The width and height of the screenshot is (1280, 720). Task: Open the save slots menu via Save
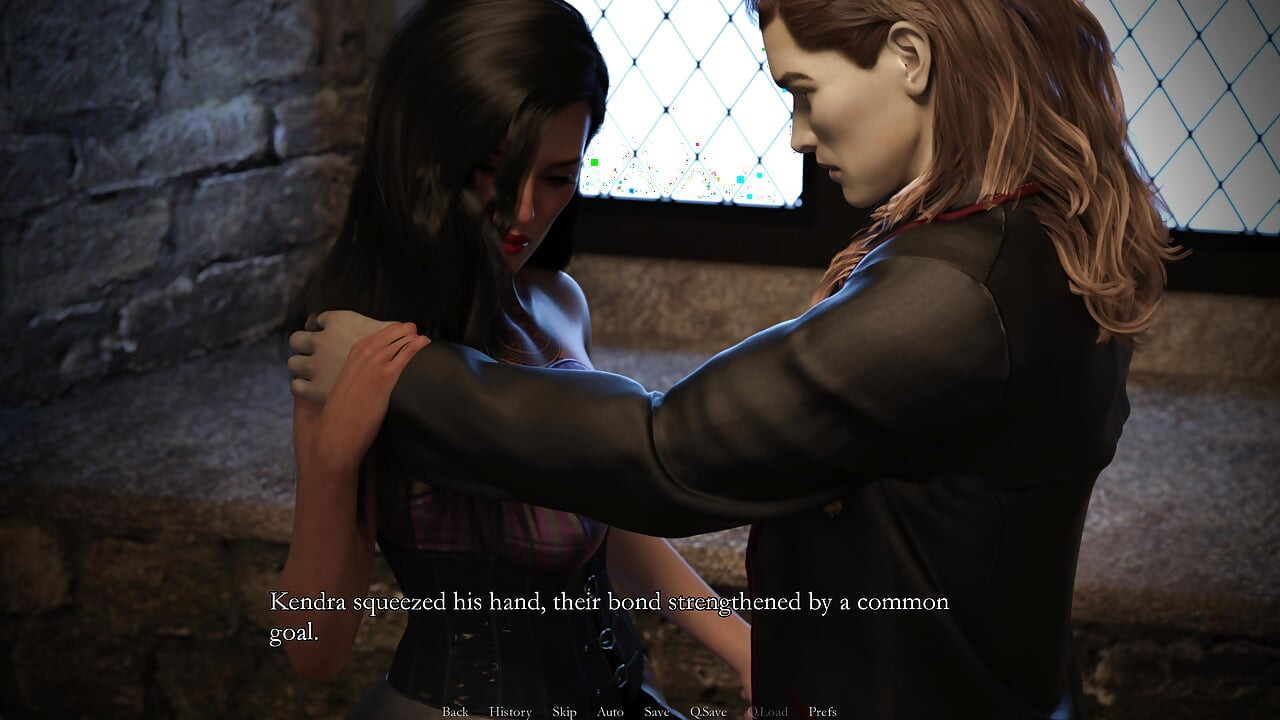[657, 711]
